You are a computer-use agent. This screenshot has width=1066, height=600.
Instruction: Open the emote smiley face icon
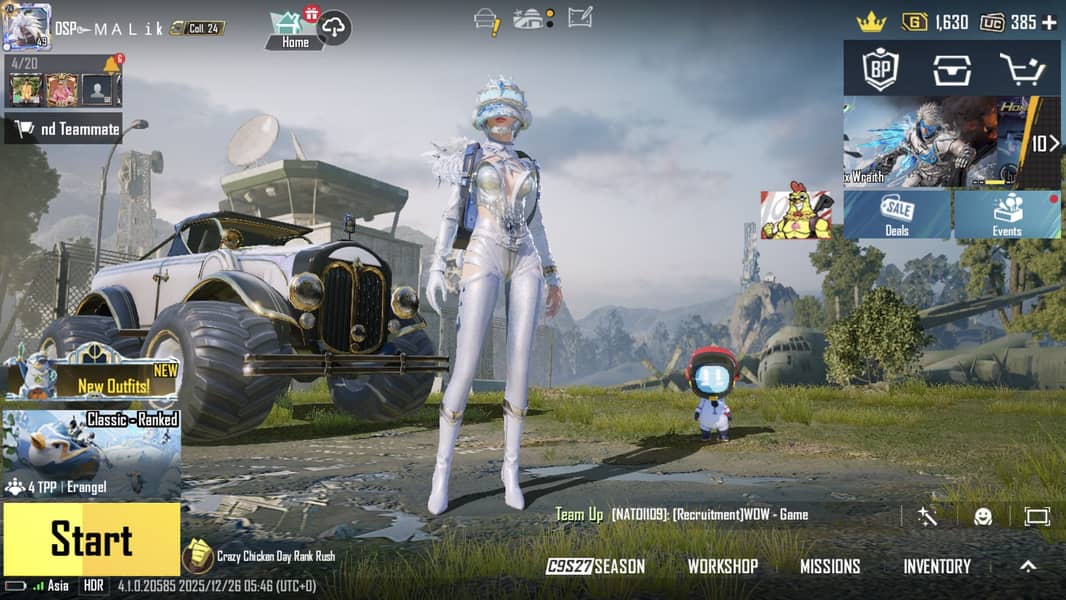983,516
